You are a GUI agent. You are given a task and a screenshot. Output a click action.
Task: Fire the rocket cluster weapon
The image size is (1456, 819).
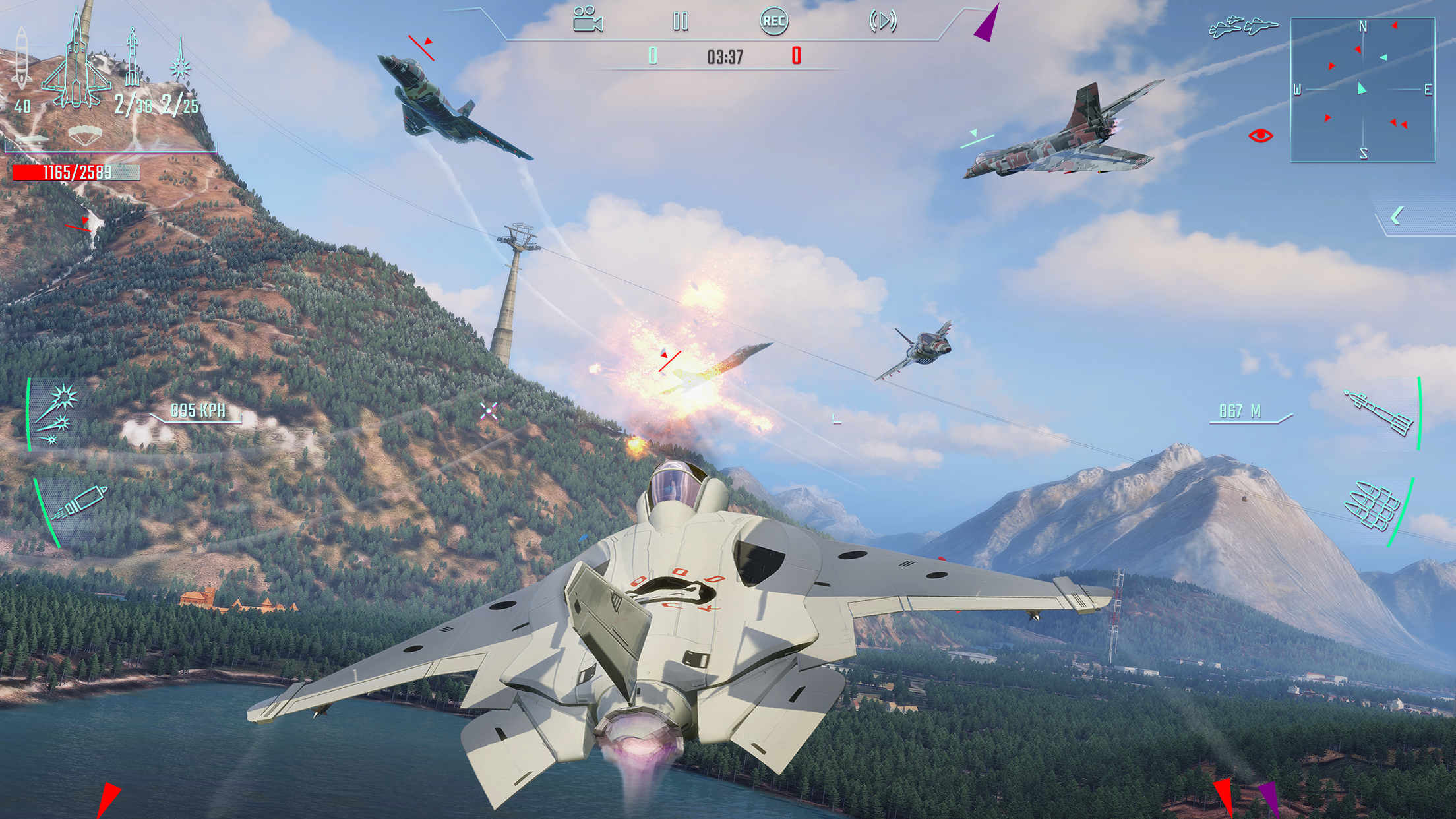pyautogui.click(x=1374, y=506)
